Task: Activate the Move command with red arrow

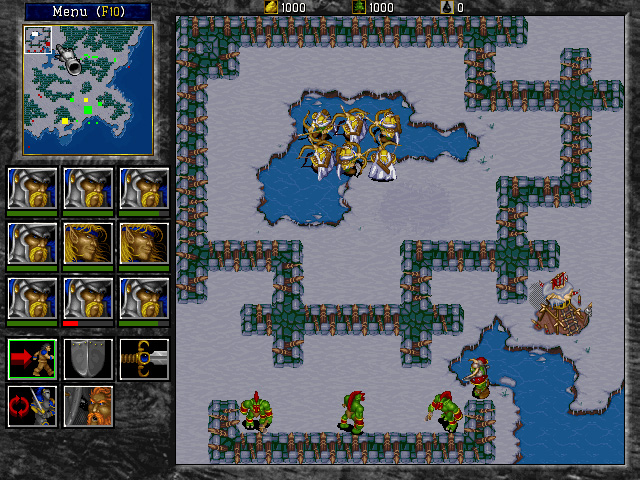Action: tap(32, 359)
